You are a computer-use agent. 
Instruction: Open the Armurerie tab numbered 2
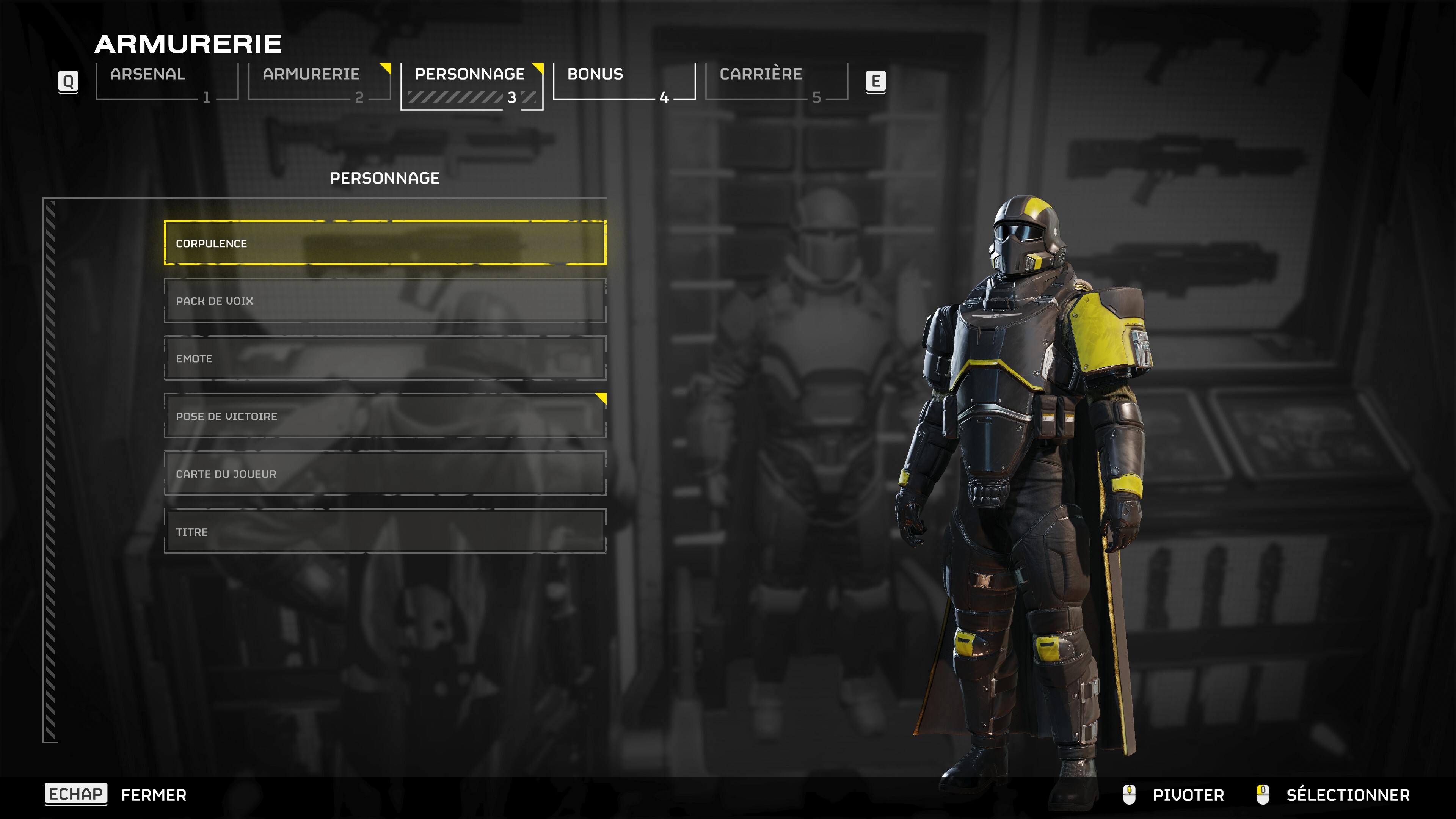click(x=319, y=82)
